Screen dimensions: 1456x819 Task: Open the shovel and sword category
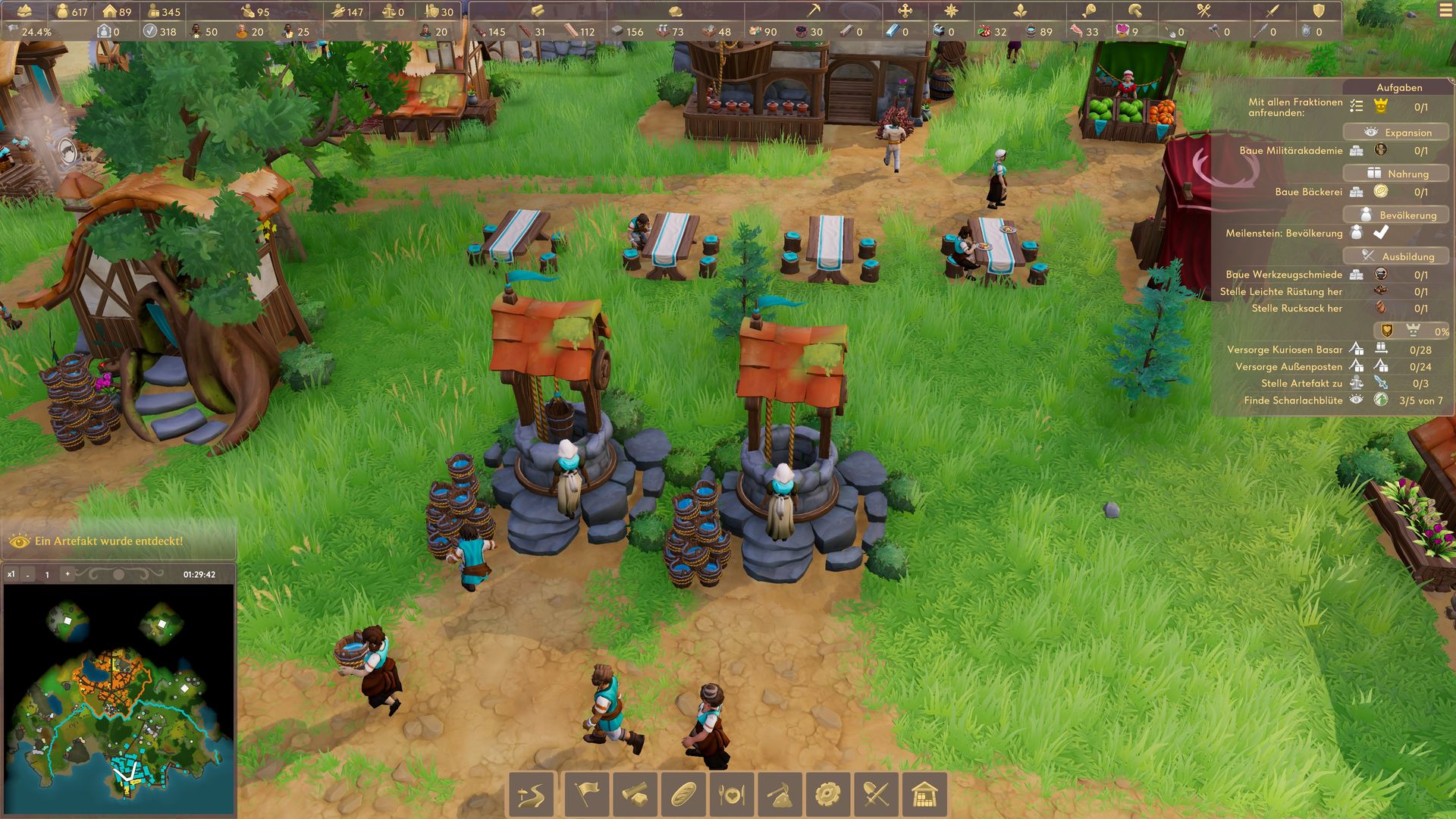[876, 795]
